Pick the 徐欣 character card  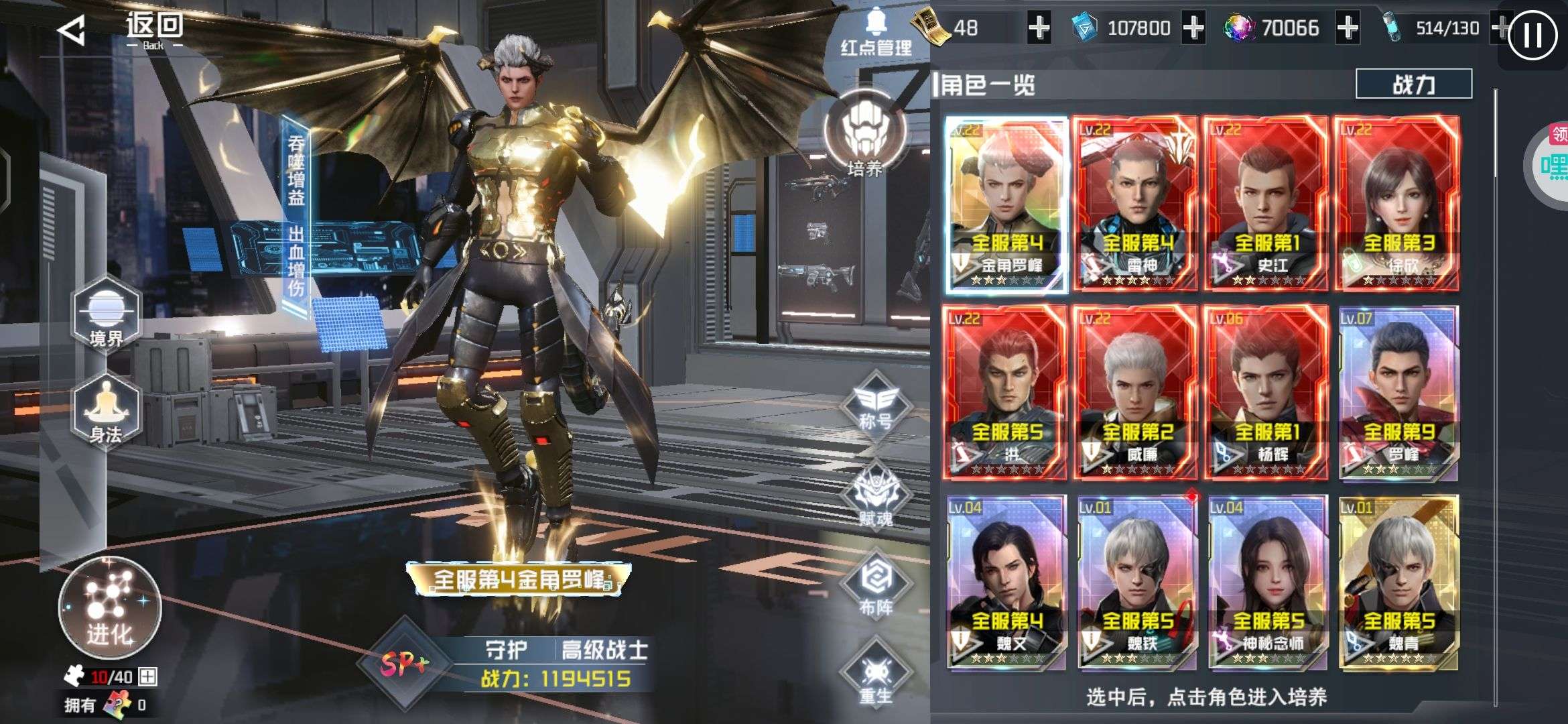tap(1397, 204)
